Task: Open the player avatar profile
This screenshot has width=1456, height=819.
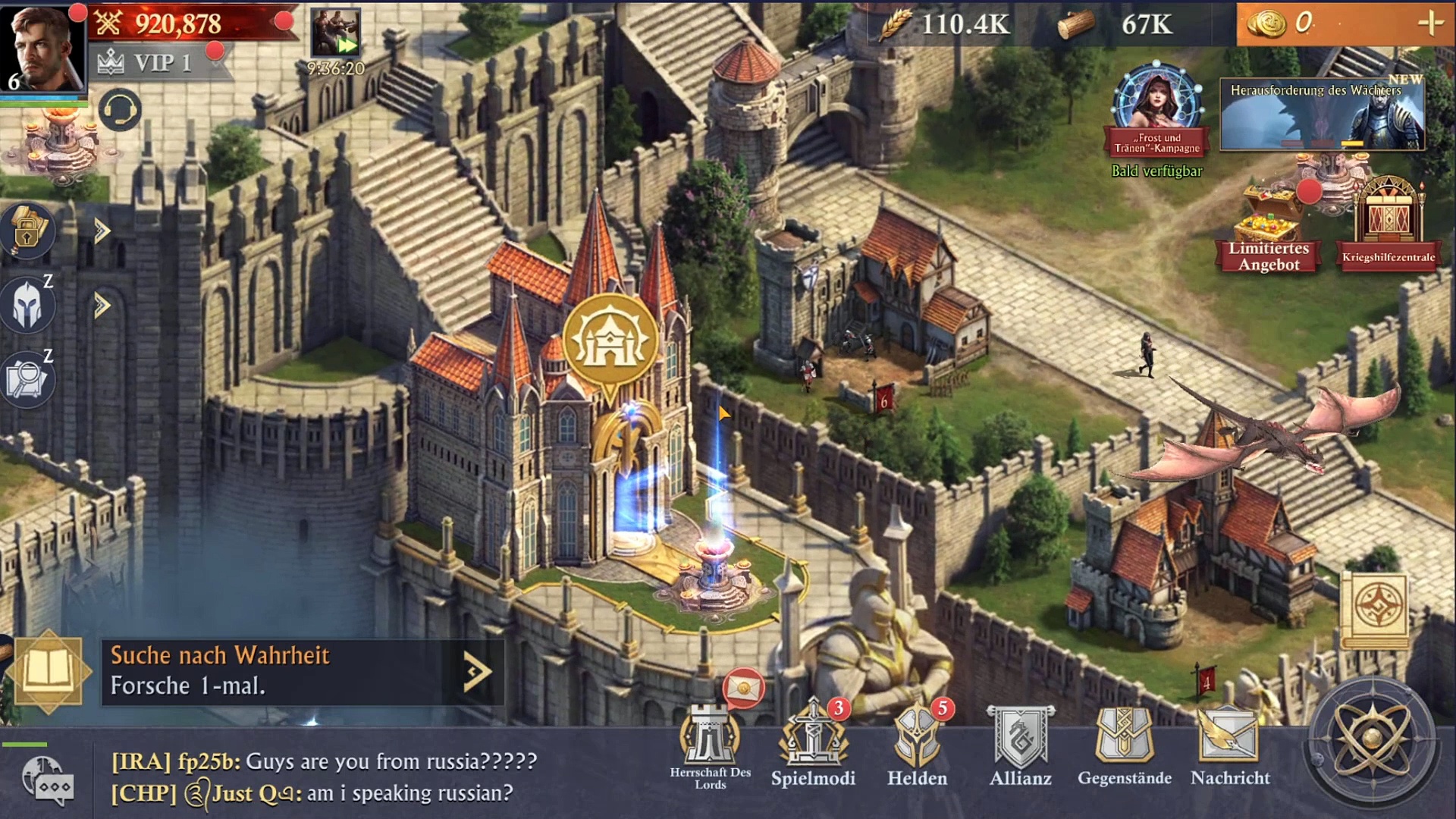Action: click(42, 47)
